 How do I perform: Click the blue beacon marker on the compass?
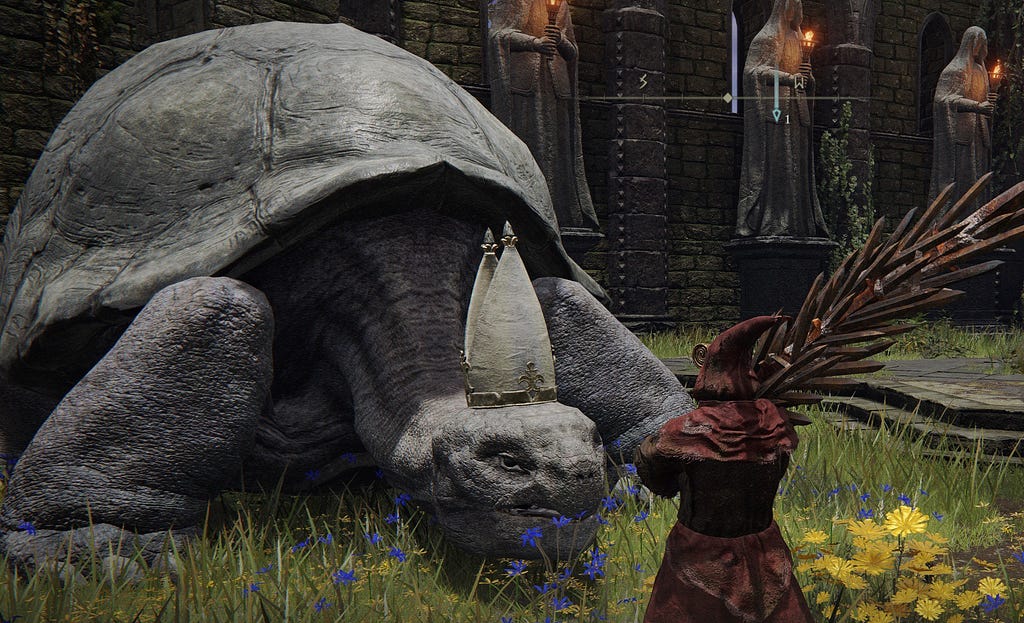click(x=776, y=115)
